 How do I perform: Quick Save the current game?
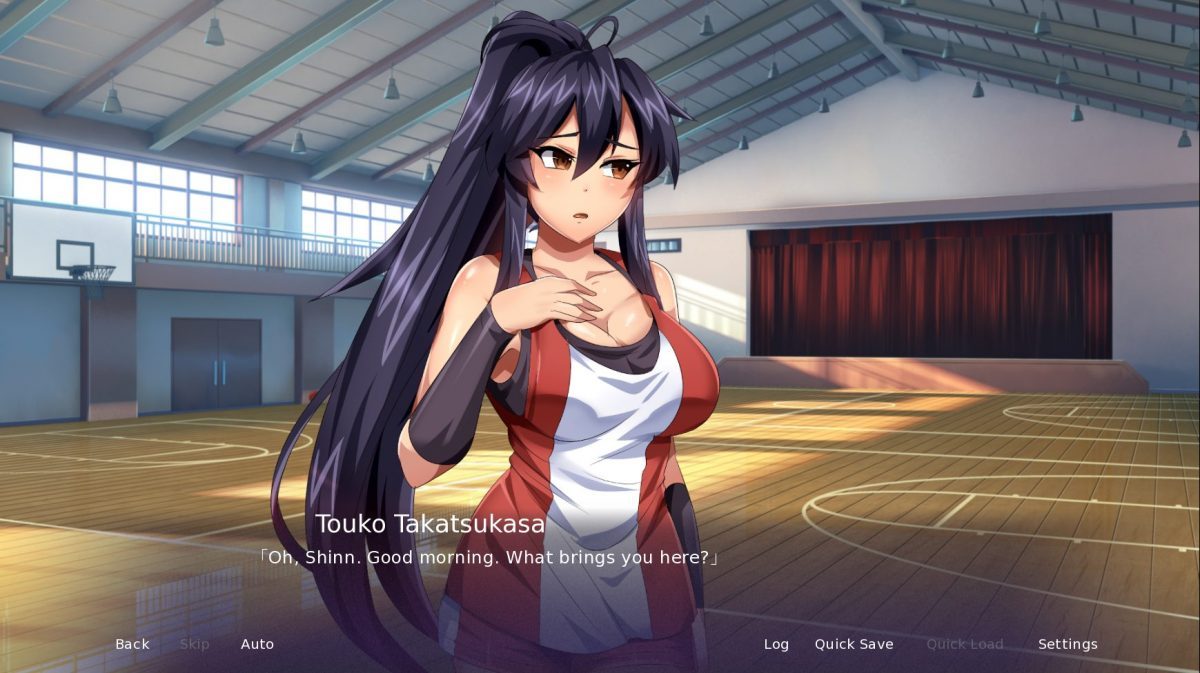[854, 644]
